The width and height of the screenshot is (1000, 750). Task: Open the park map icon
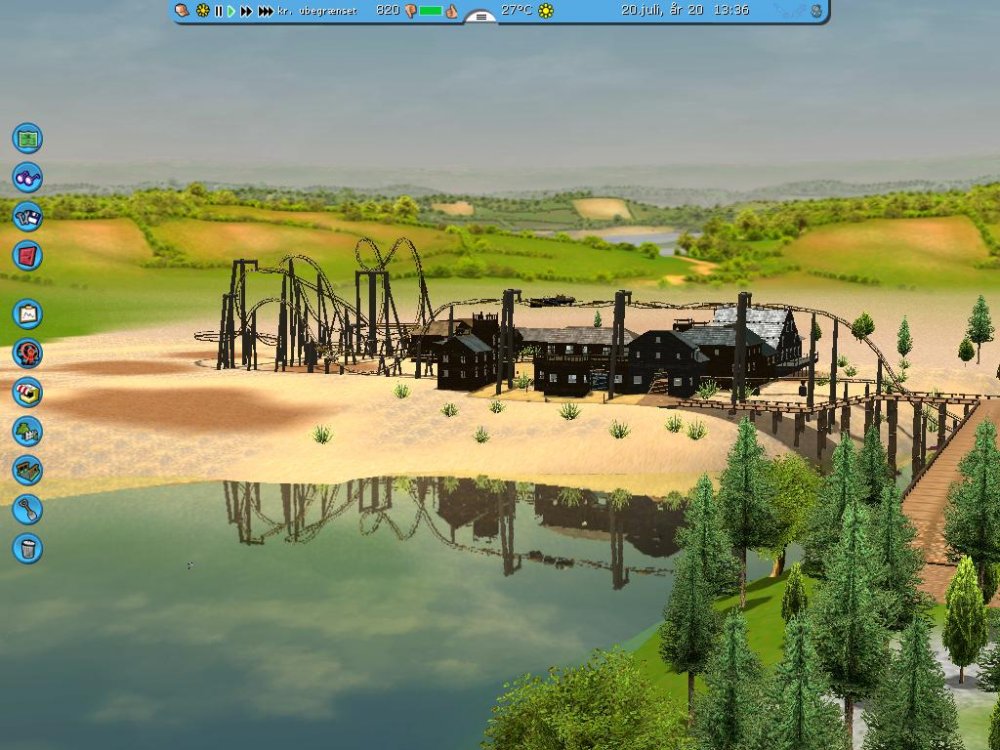click(x=27, y=138)
